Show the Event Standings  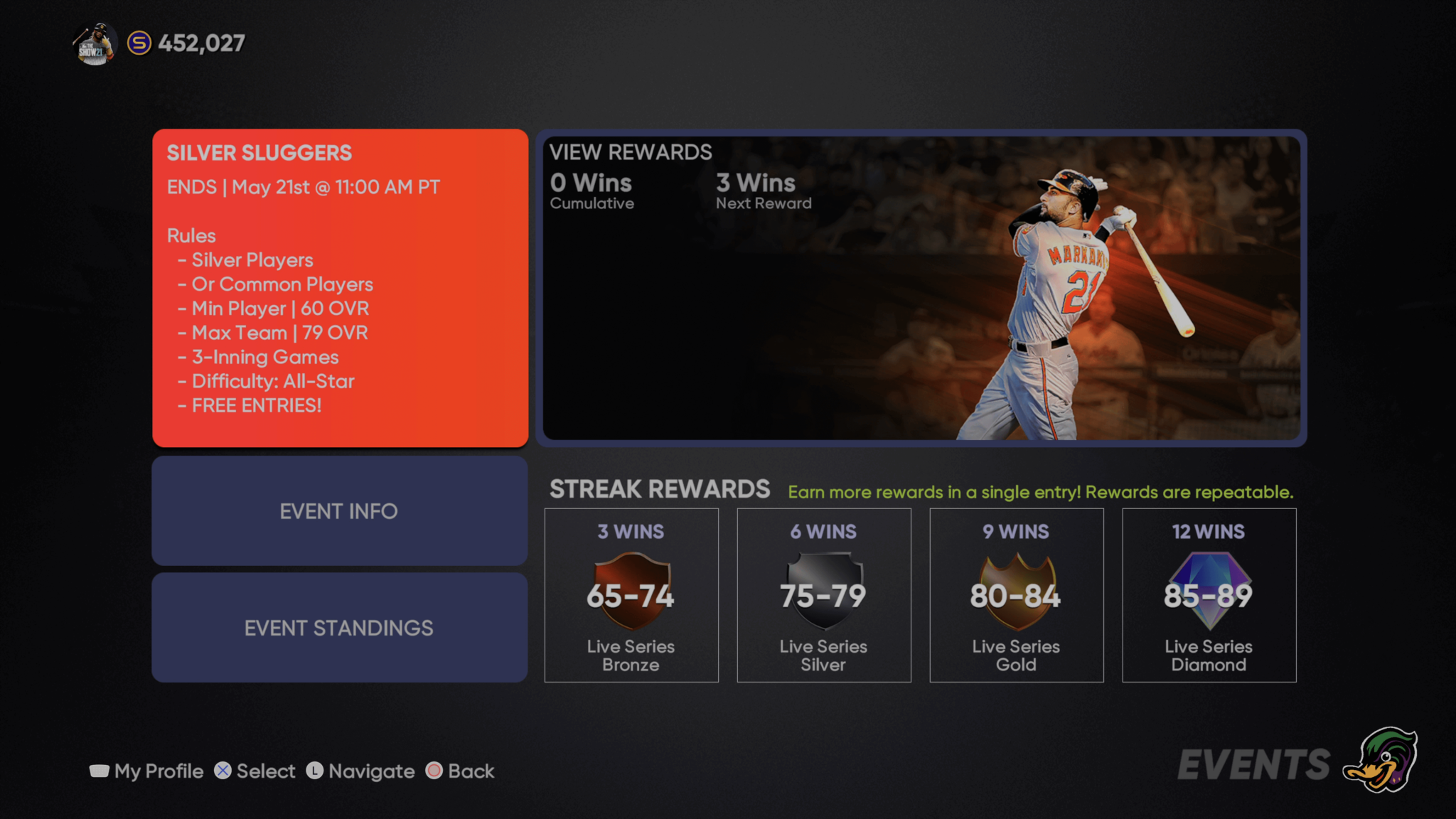(x=340, y=628)
